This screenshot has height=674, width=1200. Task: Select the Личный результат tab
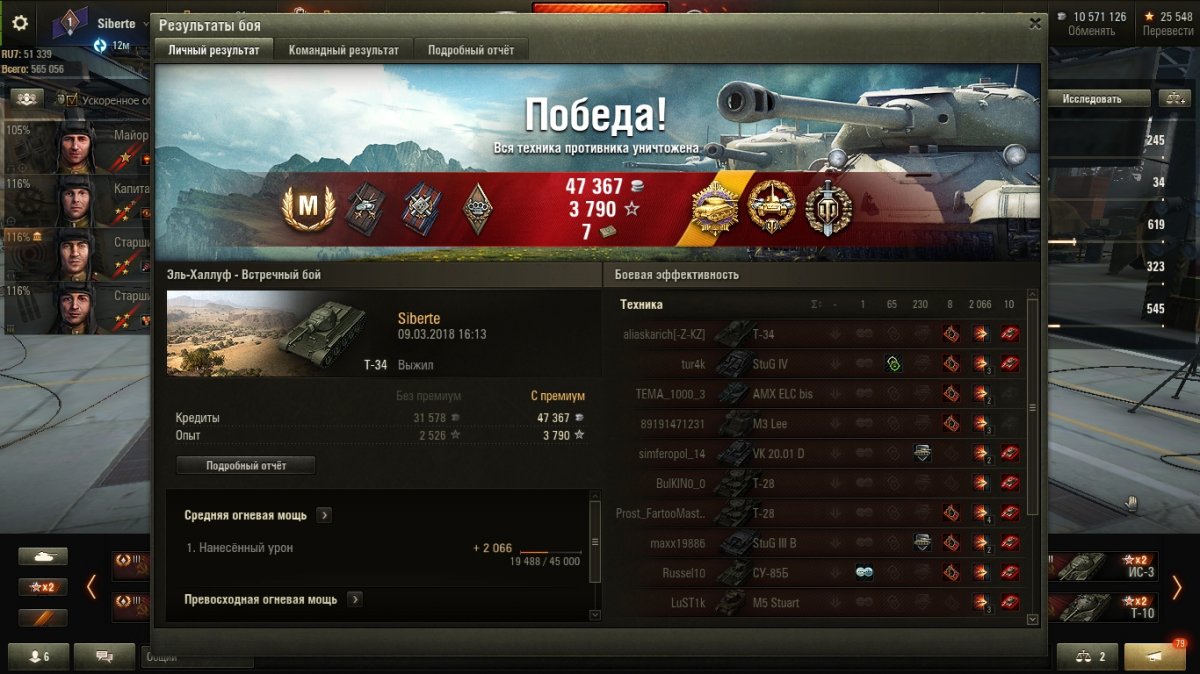tap(214, 50)
